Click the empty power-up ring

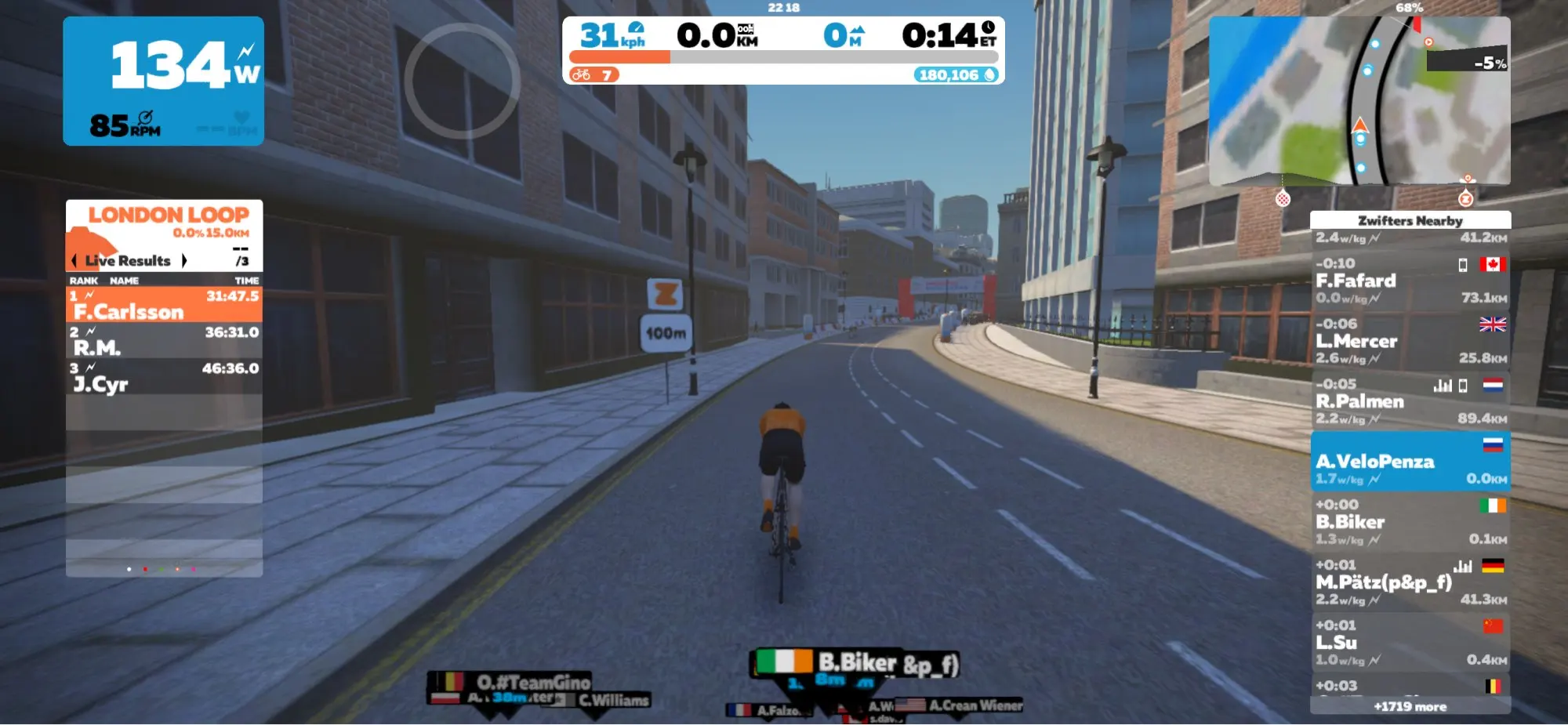462,81
